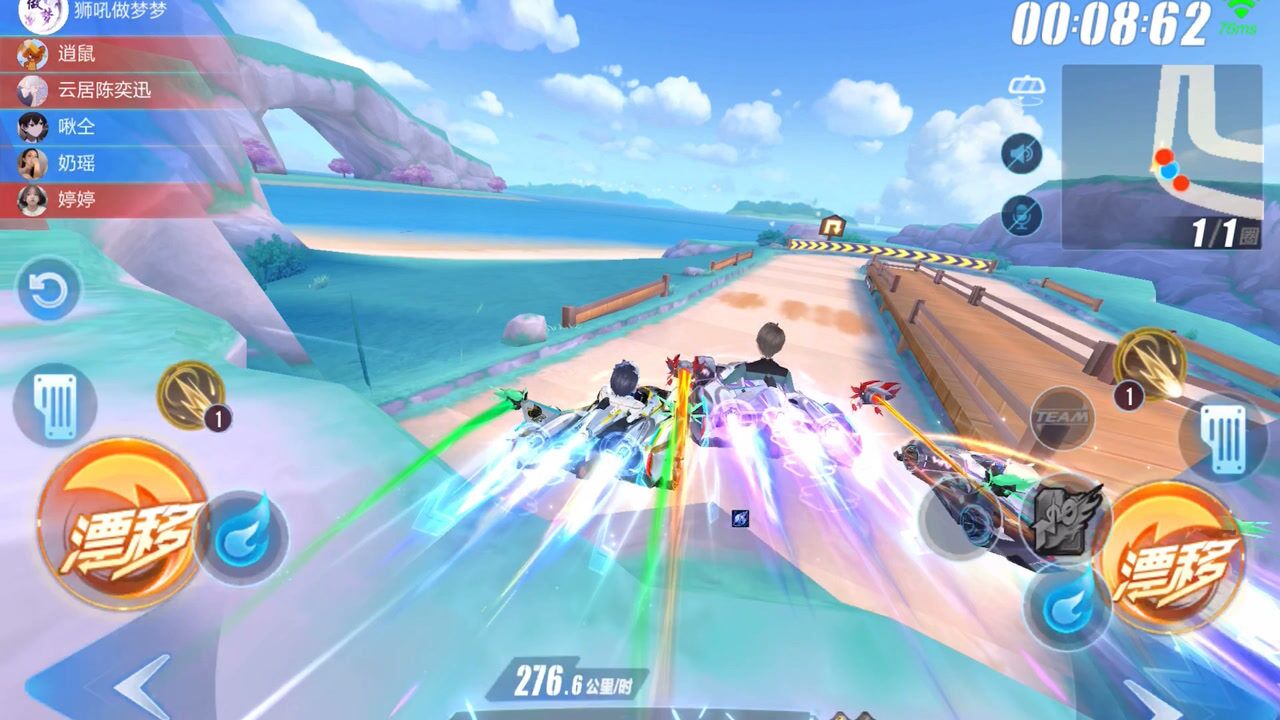Viewport: 1280px width, 720px height.
Task: Toggle the muted speaker icon
Action: point(1021,153)
